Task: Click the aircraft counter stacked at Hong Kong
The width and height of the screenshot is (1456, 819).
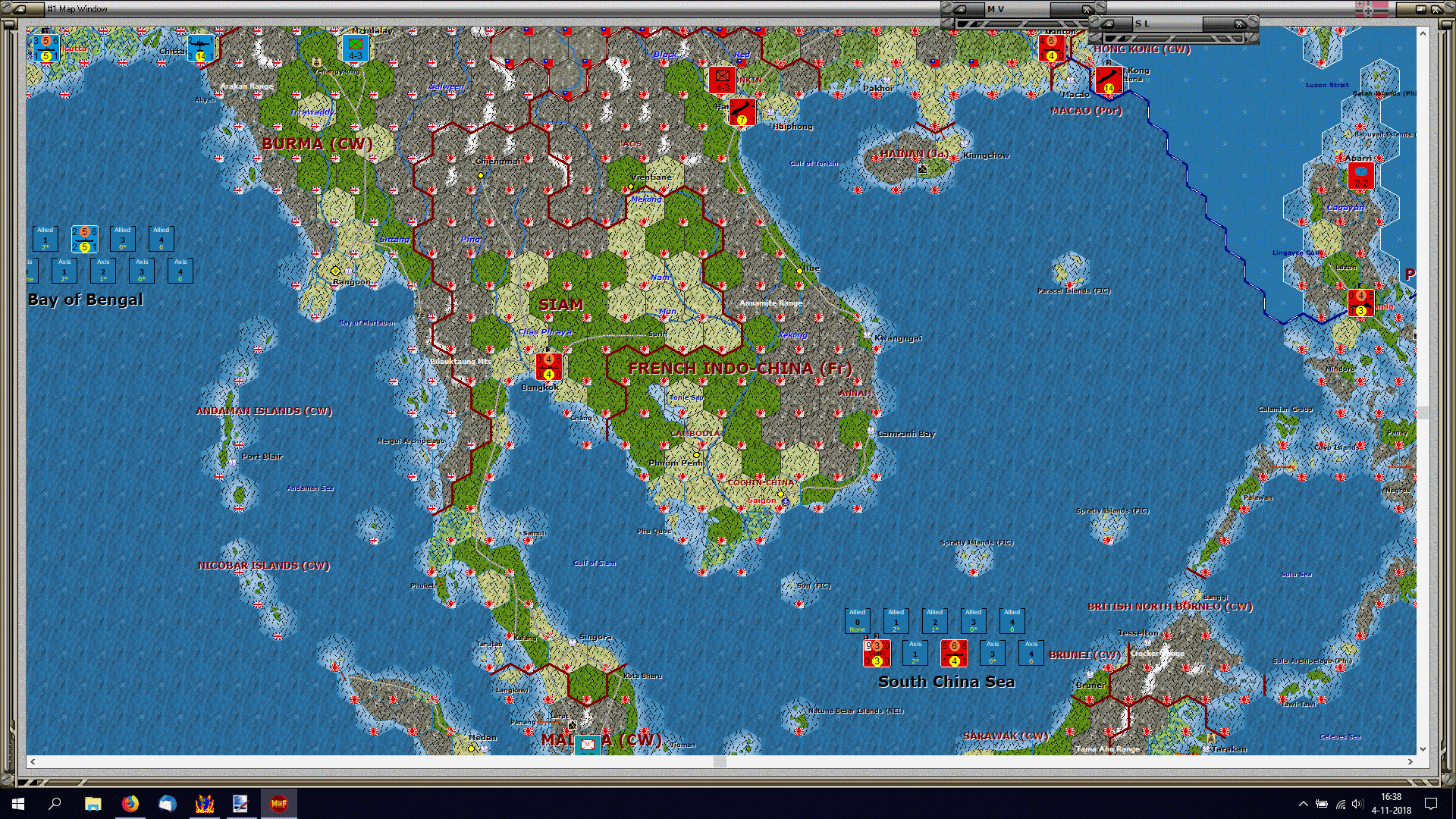Action: pos(1109,80)
